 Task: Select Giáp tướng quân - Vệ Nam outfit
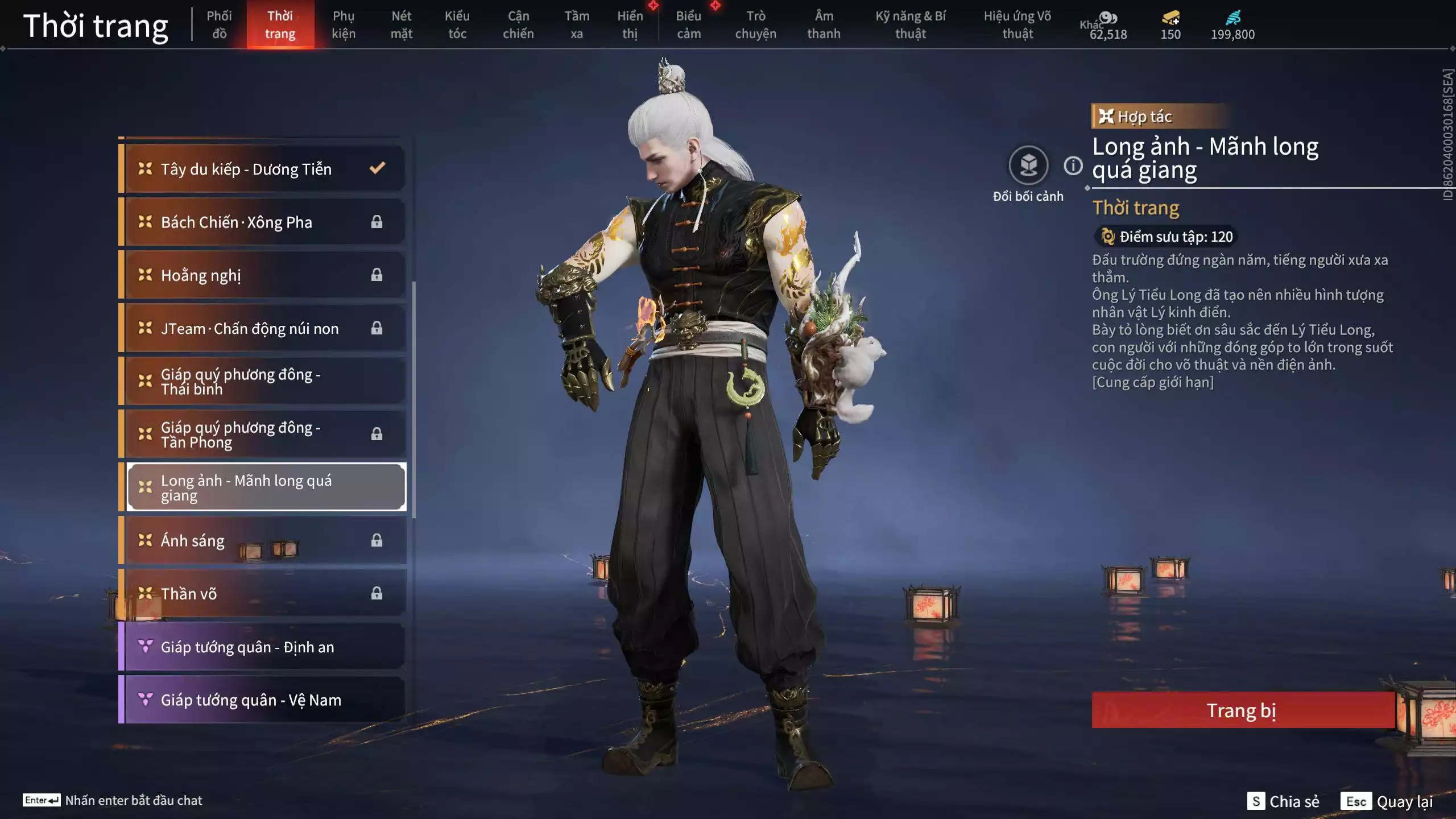pos(264,700)
